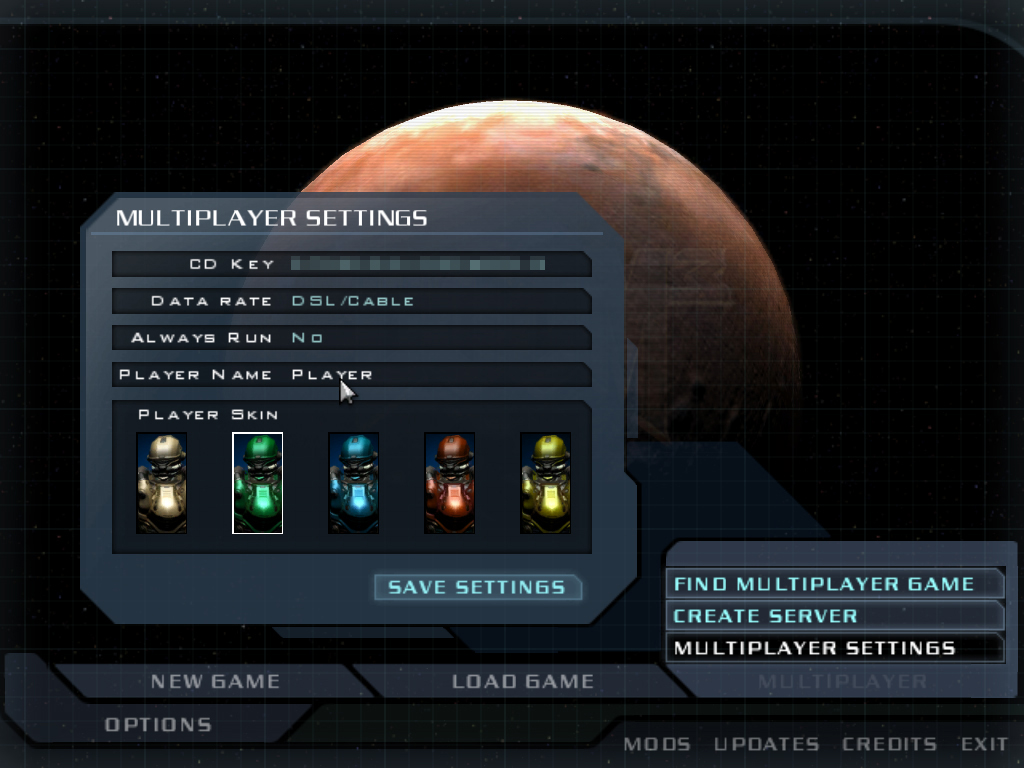Screen dimensions: 1024x768
Task: Open the Mods screen
Action: [656, 744]
